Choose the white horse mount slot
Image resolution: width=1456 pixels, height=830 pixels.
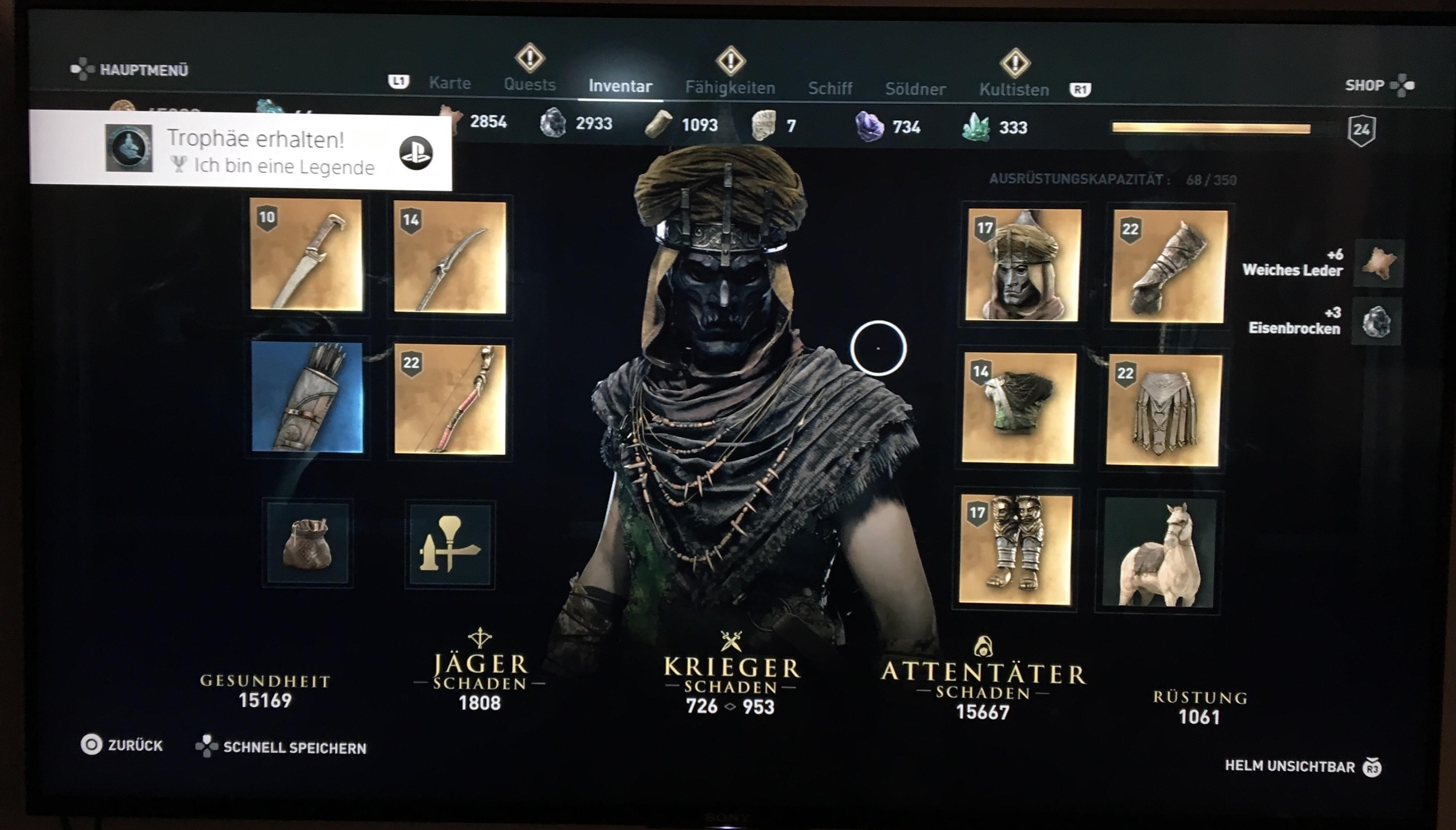[1158, 552]
